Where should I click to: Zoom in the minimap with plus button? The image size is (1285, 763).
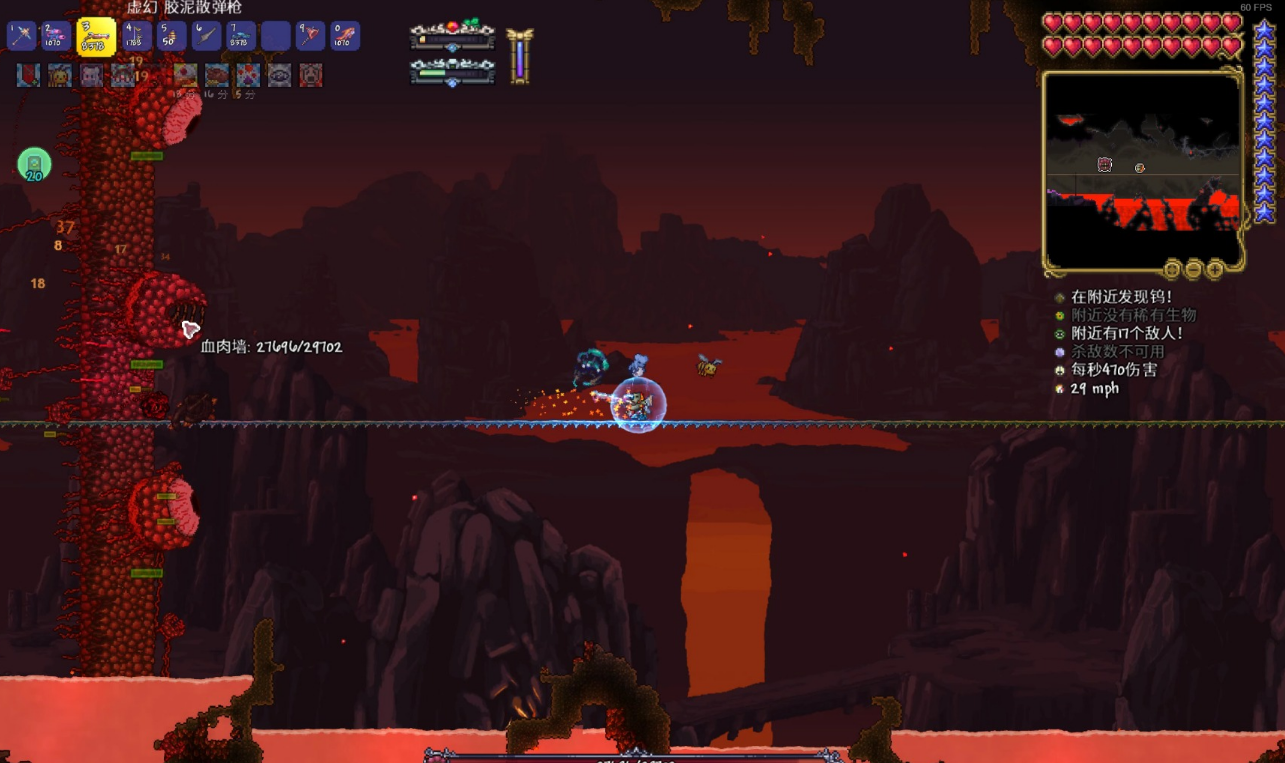[x=1215, y=269]
